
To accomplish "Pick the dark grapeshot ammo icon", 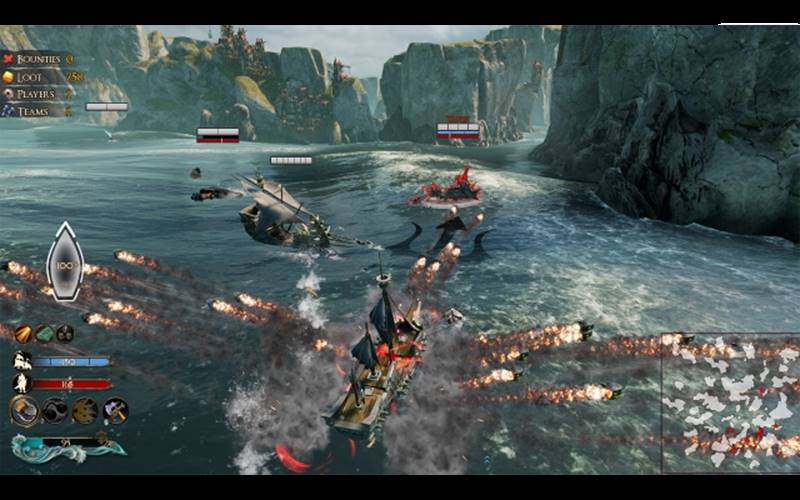I will pyautogui.click(x=65, y=333).
